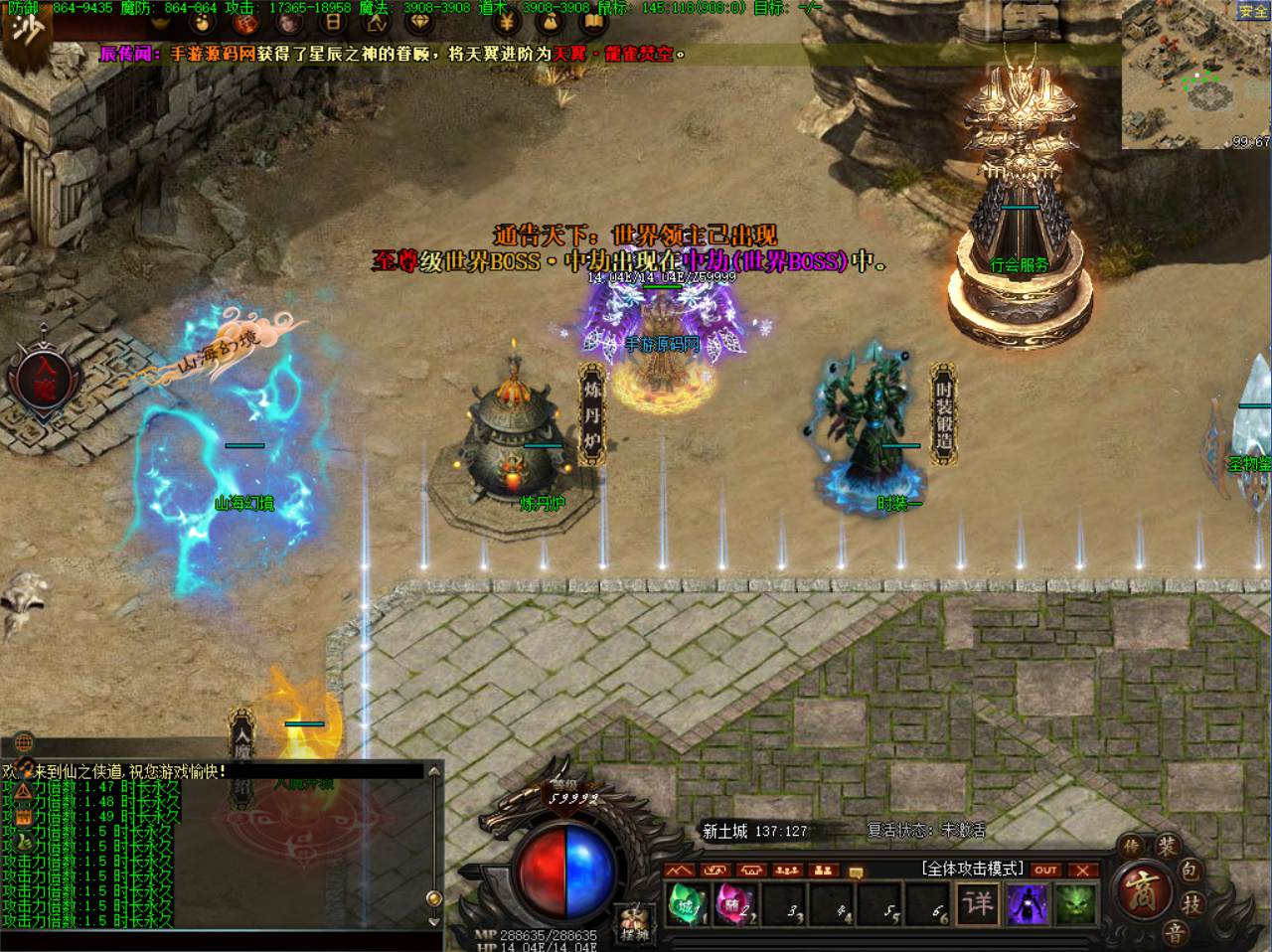
Task: Open the 技 skills panel
Action: [x=1190, y=903]
